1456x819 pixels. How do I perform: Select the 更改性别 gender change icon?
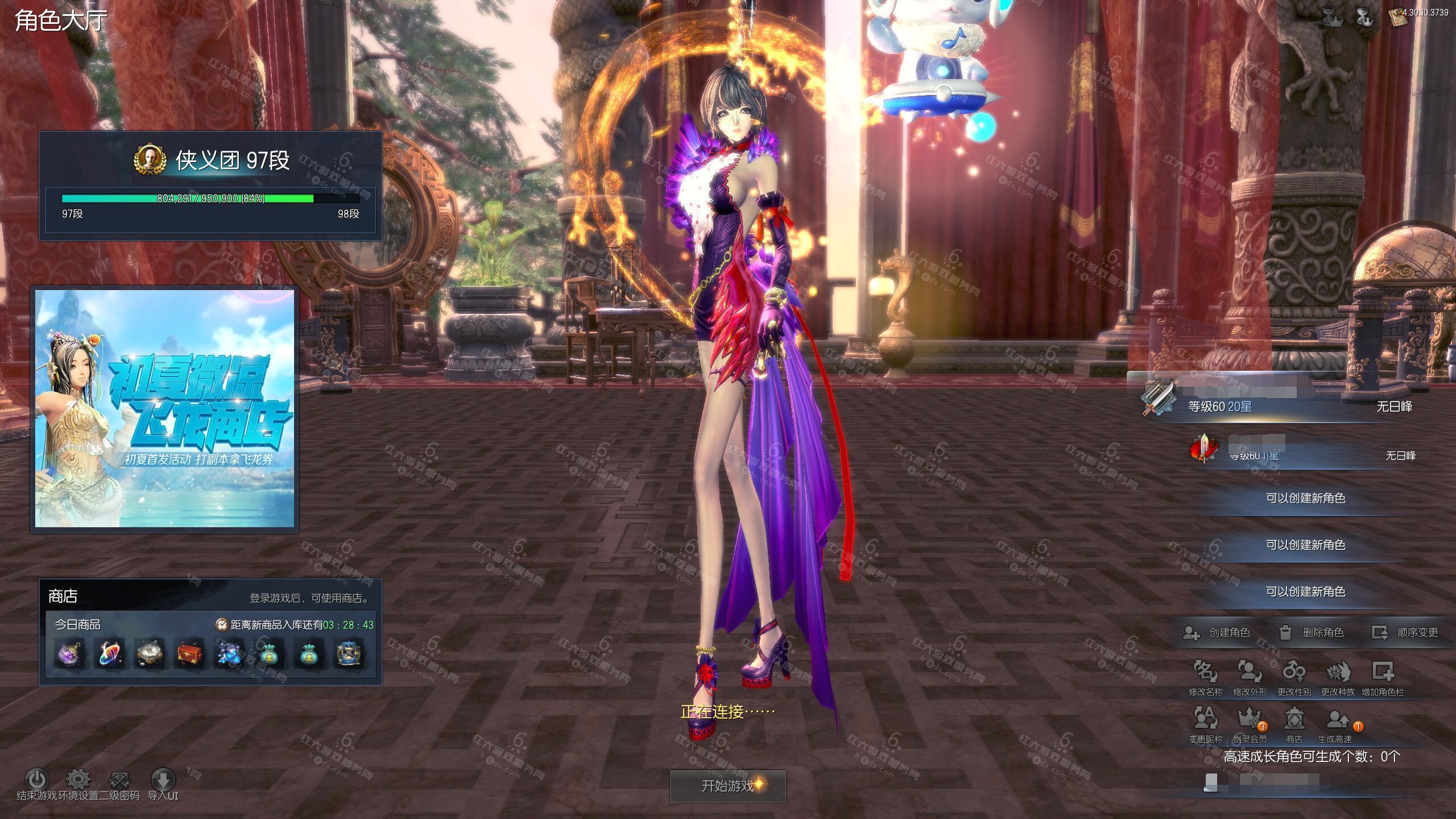pyautogui.click(x=1294, y=673)
